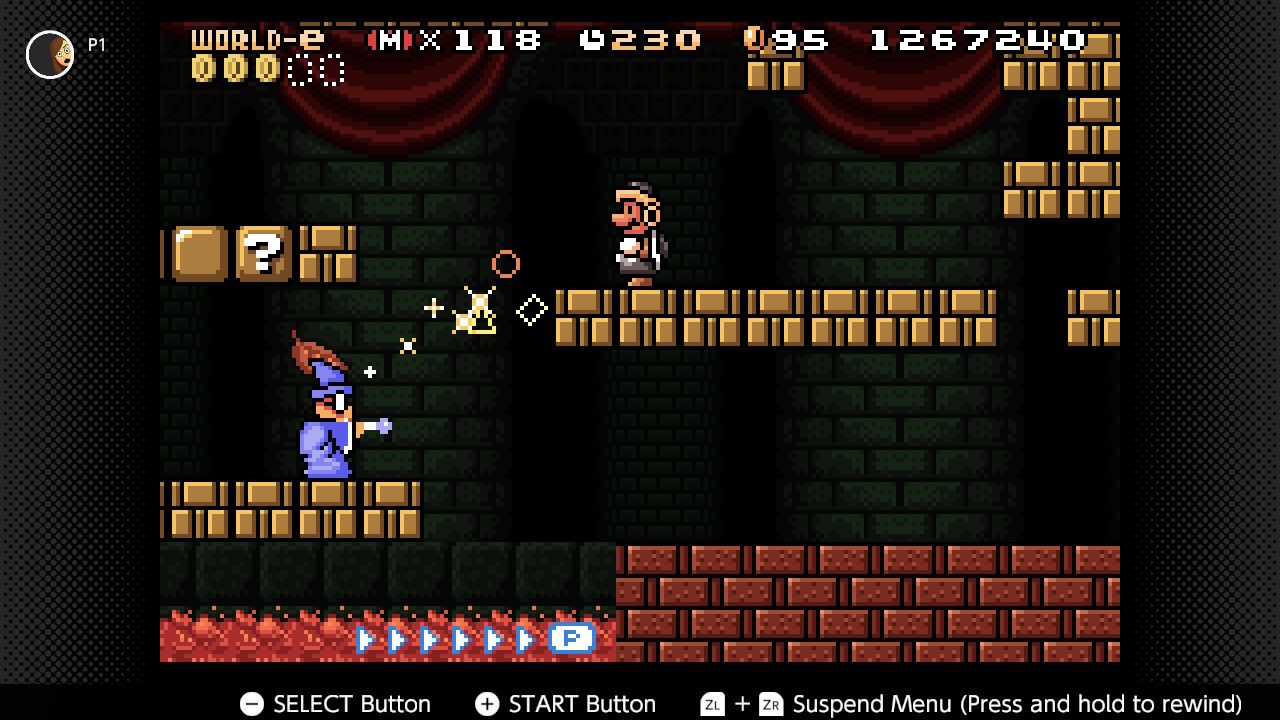Click the circle outline above the platform
The image size is (1280, 720).
pyautogui.click(x=505, y=264)
